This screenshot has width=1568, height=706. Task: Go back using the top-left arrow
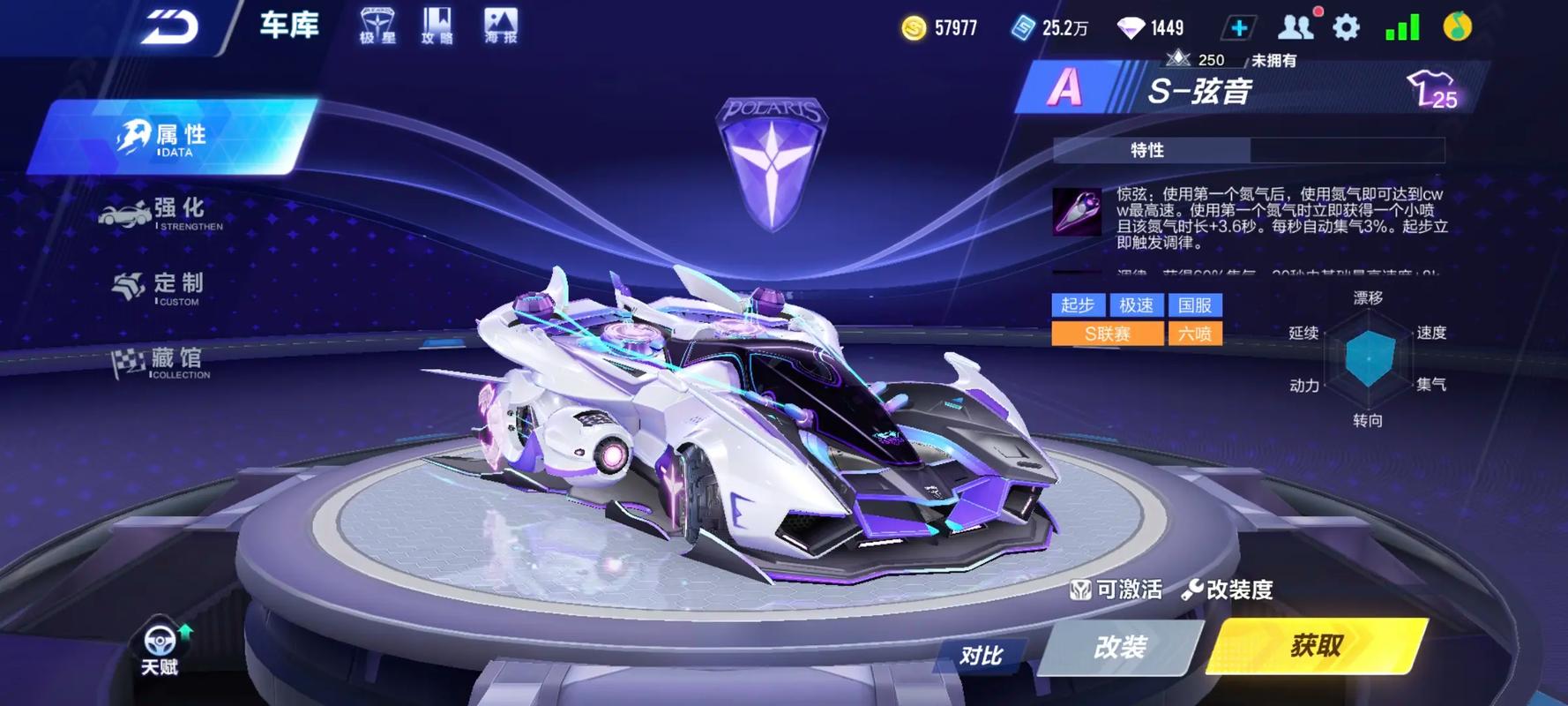[x=170, y=26]
